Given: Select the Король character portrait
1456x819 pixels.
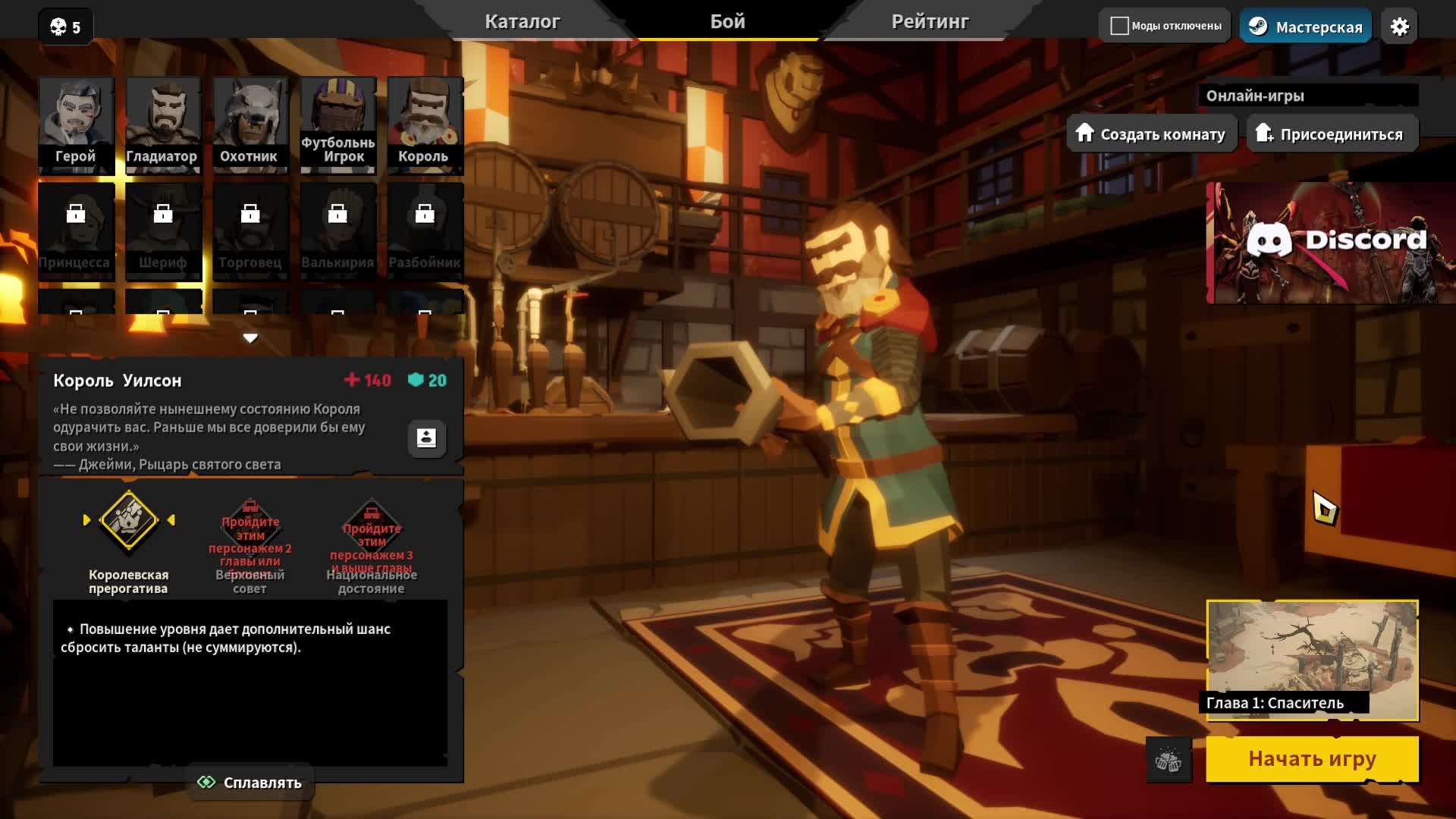Looking at the screenshot, I should coord(425,124).
